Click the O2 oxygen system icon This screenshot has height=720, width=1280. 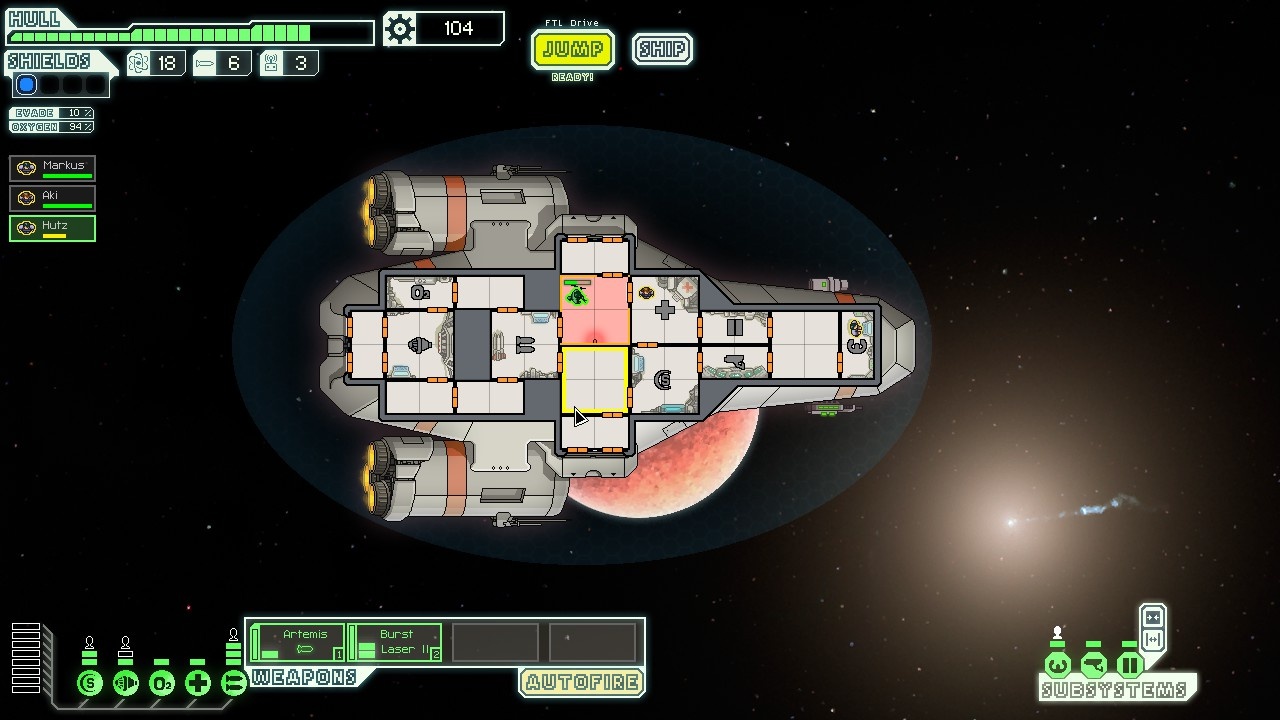click(x=162, y=684)
